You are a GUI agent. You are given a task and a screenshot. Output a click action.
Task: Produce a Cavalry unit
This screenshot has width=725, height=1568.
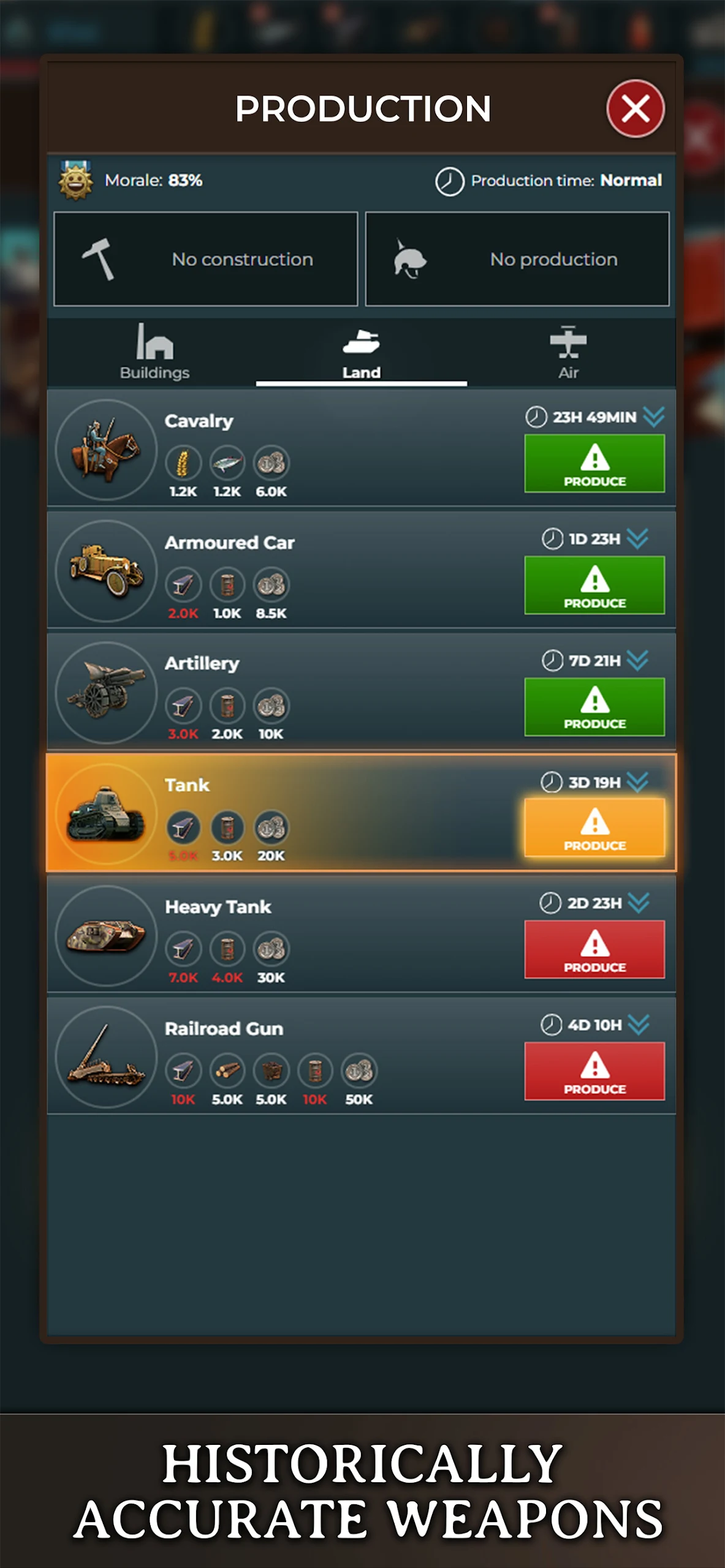pos(594,464)
